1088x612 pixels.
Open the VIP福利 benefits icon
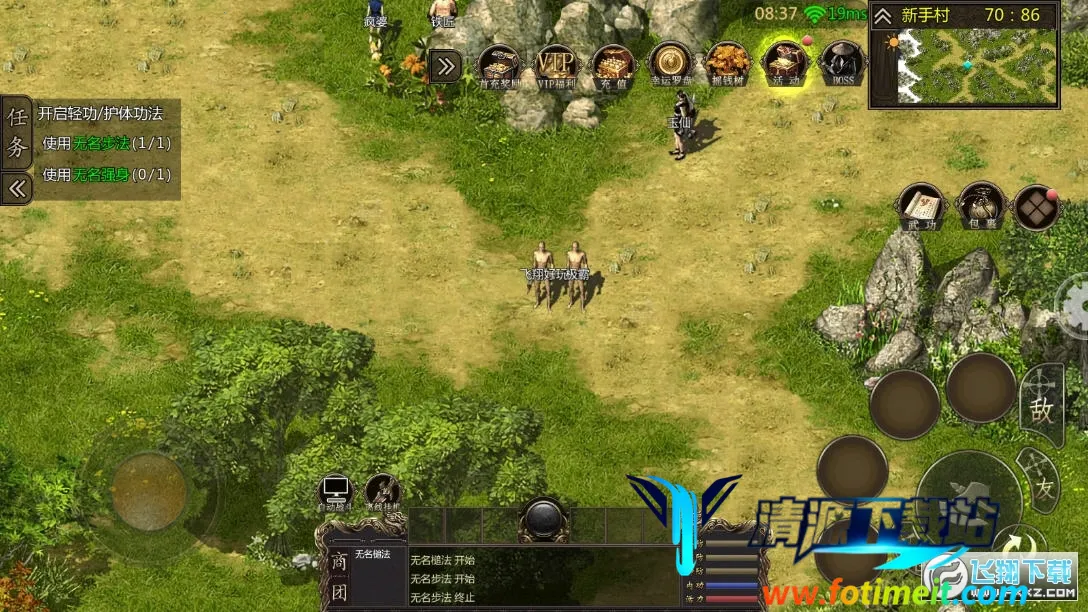(x=558, y=65)
